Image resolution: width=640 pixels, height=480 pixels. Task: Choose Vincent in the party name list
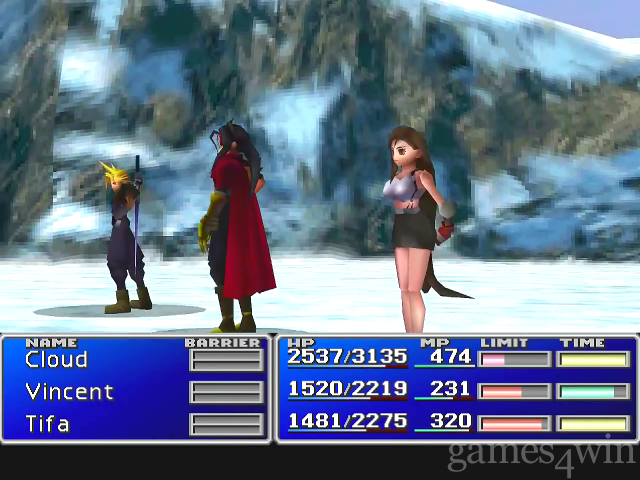coord(69,392)
